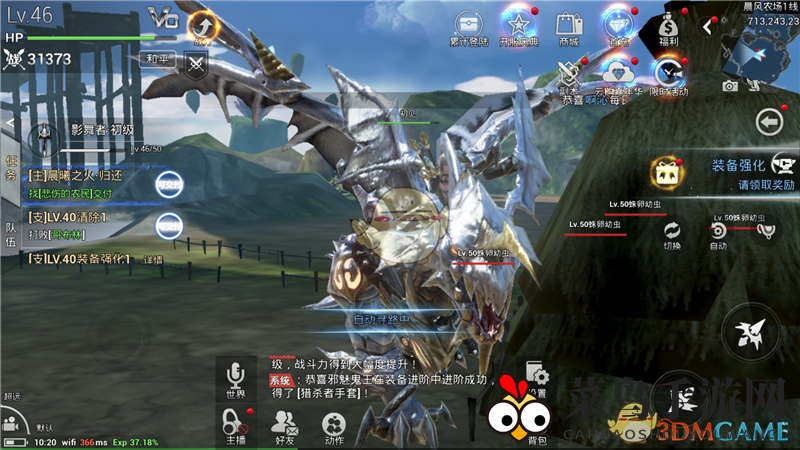Open the 累计登陆 login rewards icon
This screenshot has width=800, height=450.
[468, 26]
